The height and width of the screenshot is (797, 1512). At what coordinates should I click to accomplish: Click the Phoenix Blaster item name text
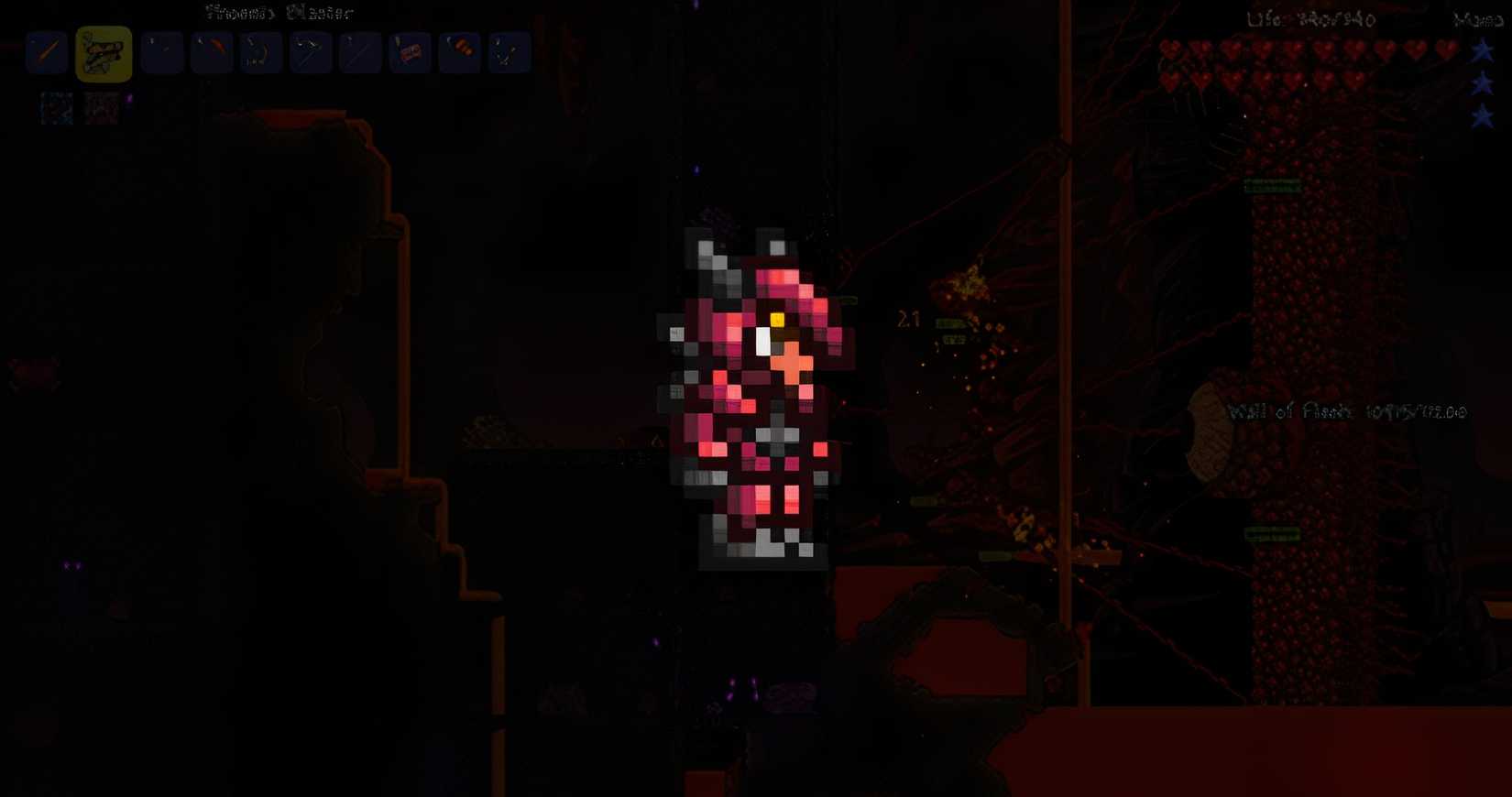tap(275, 13)
